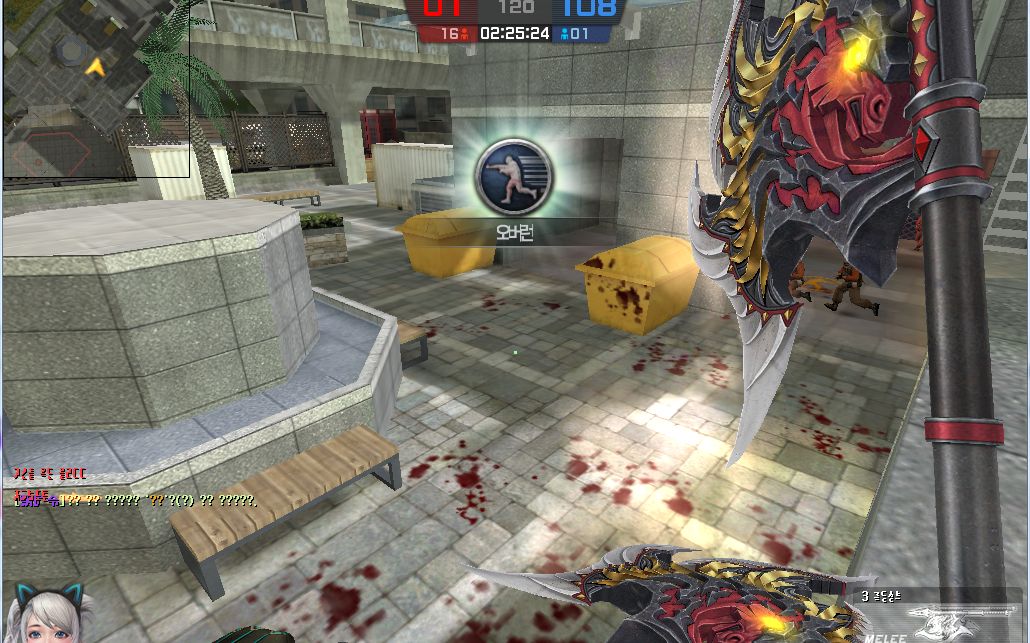Click the yellow chat message line
This screenshot has width=1030, height=643.
click(136, 499)
